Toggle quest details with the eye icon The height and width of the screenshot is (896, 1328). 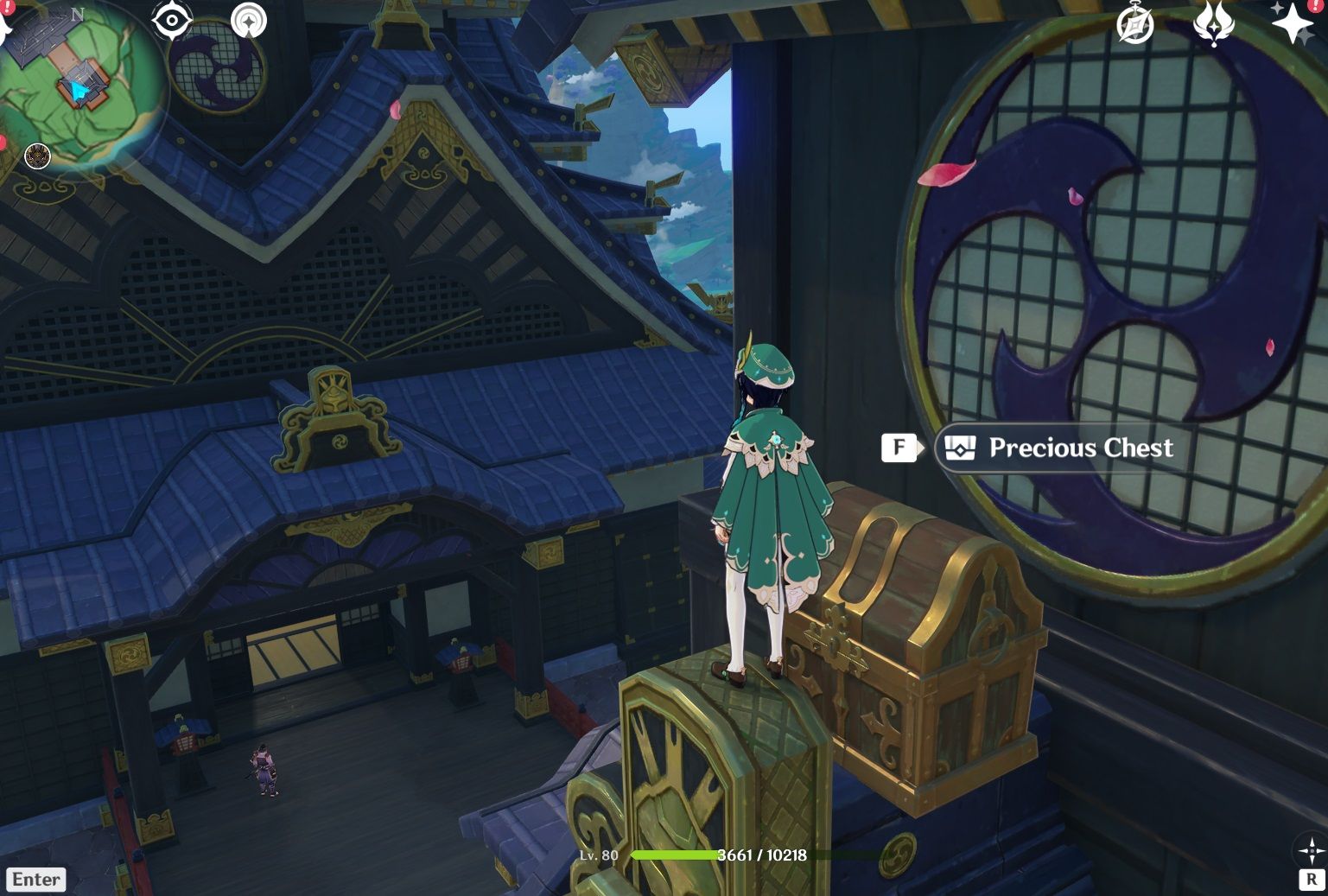171,19
